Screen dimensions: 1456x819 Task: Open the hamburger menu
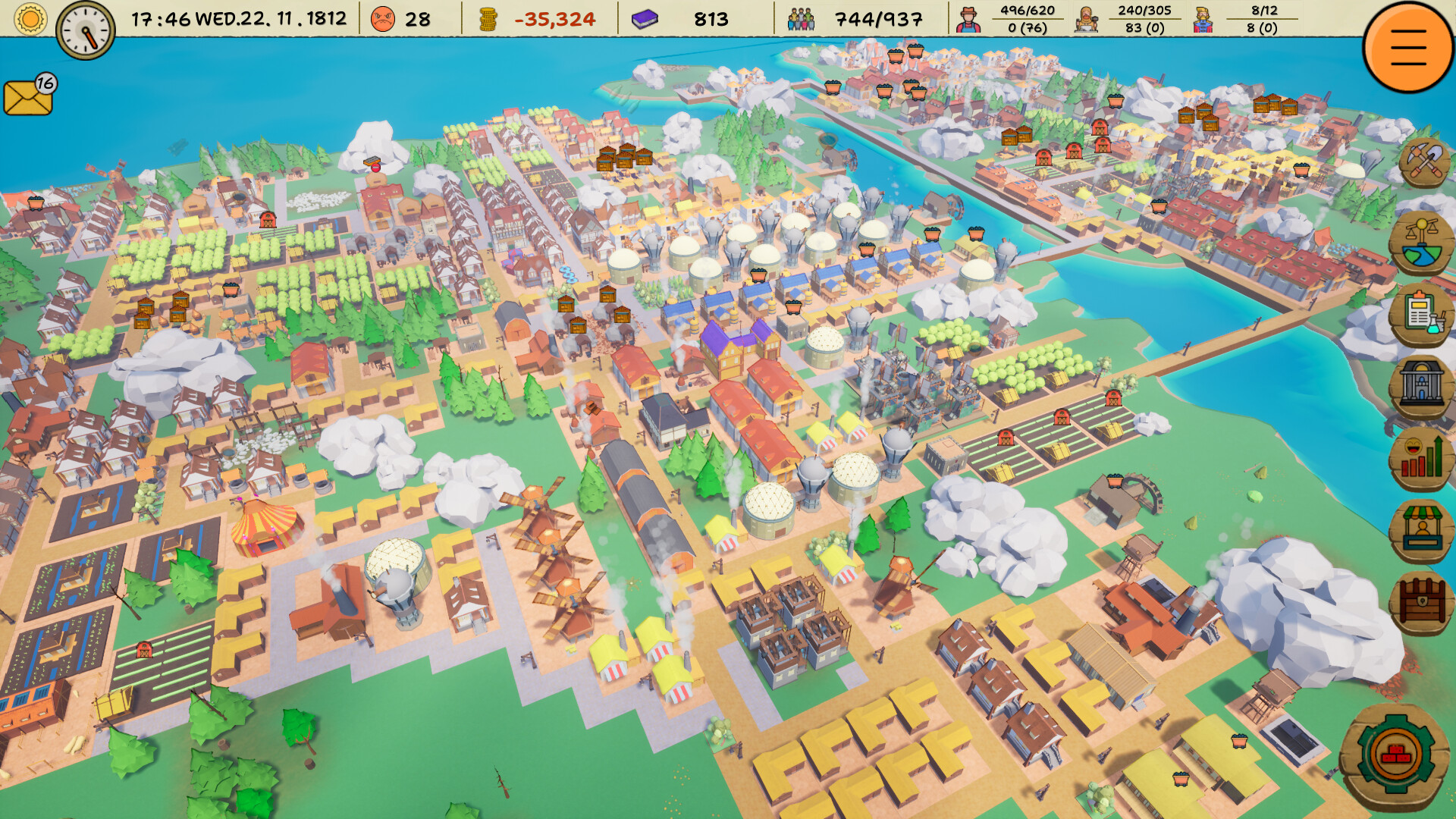click(x=1407, y=47)
